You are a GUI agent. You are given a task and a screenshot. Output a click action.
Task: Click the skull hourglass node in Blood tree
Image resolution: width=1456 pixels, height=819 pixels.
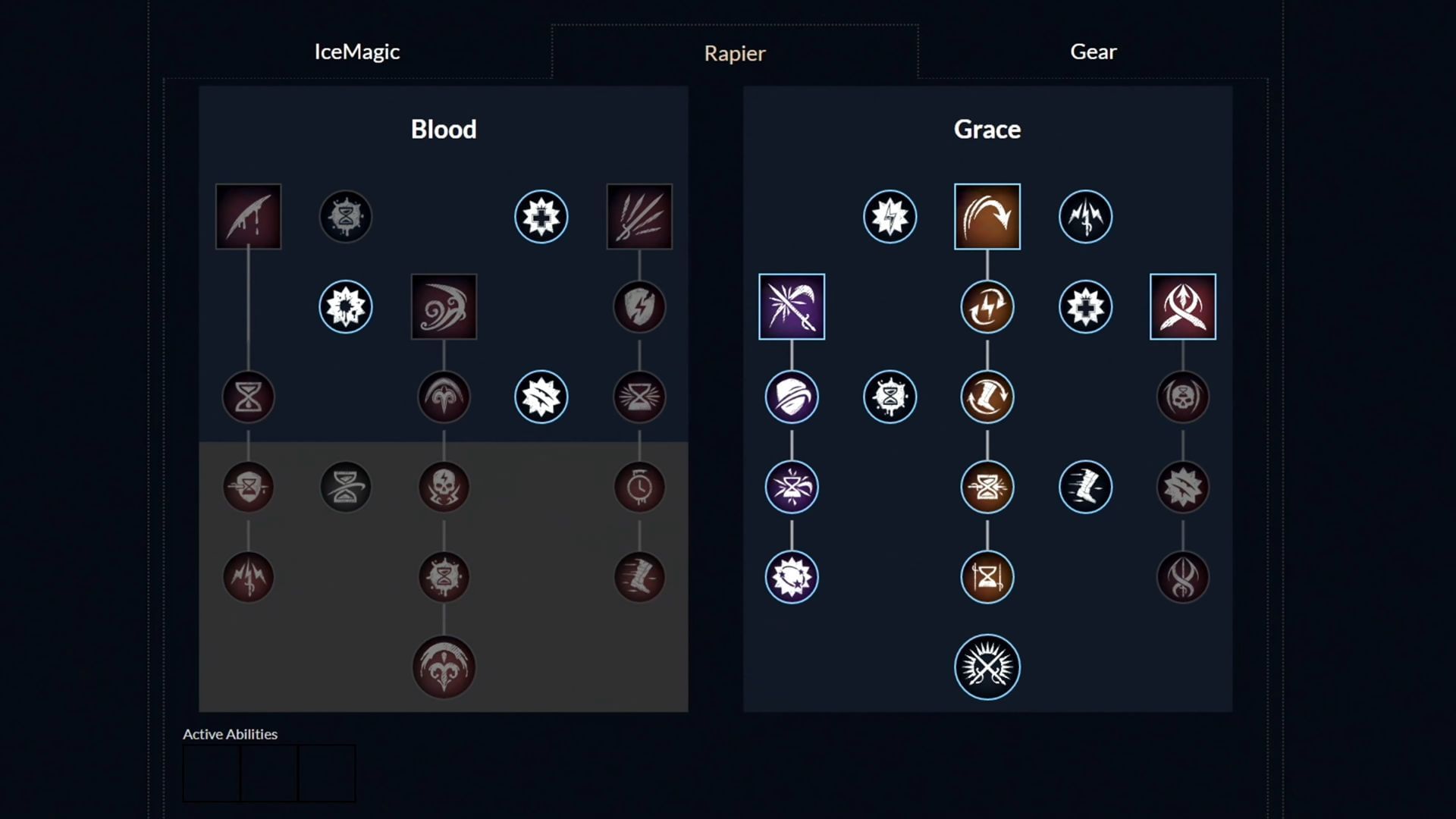(444, 487)
